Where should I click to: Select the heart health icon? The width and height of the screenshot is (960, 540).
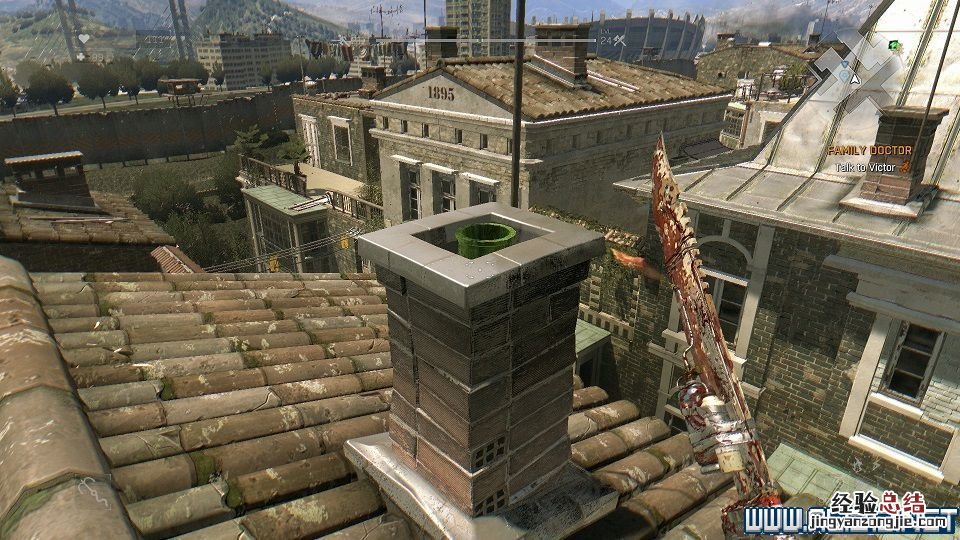coord(84,39)
